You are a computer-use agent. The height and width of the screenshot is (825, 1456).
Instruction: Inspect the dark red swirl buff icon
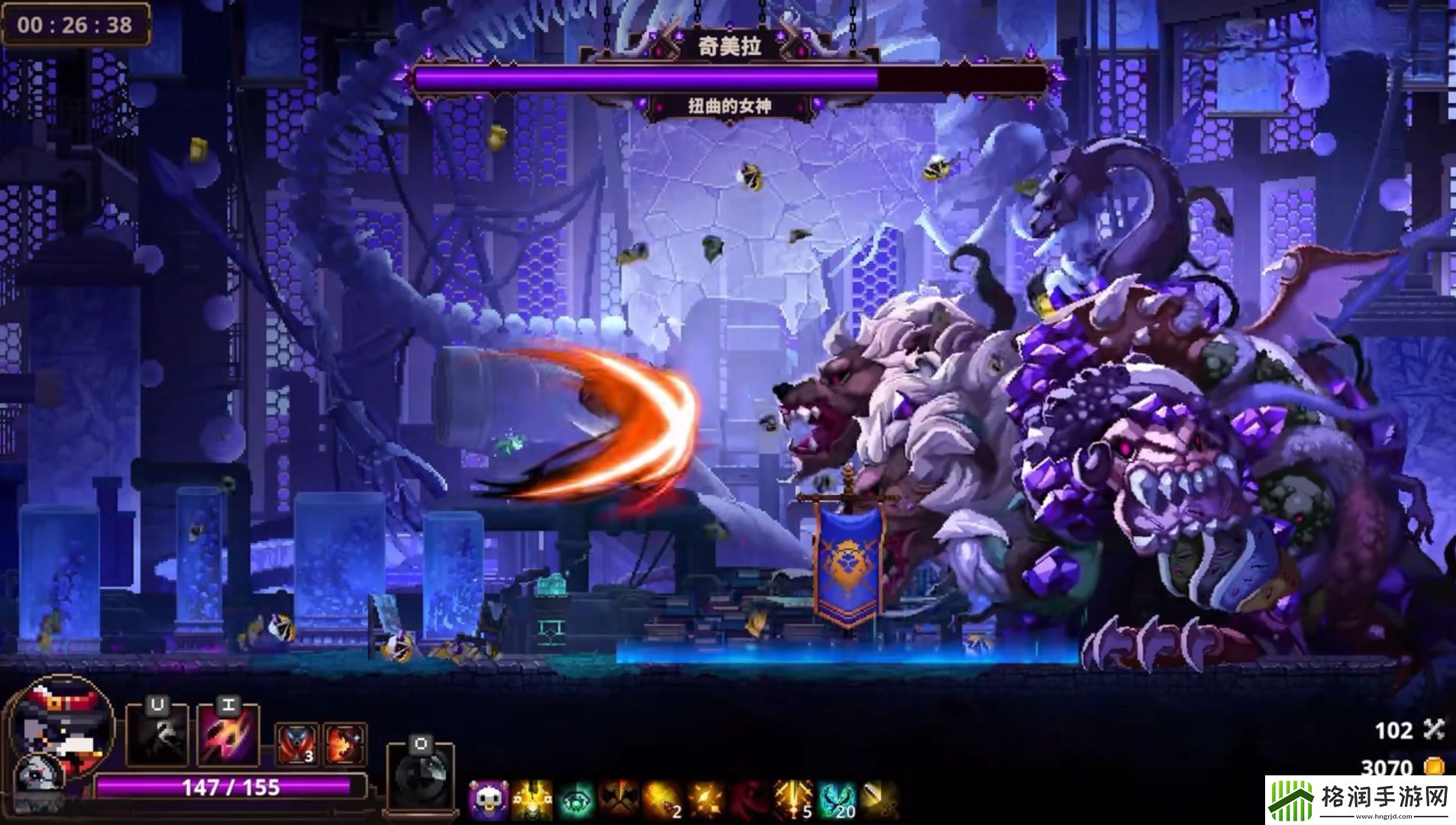click(x=748, y=800)
